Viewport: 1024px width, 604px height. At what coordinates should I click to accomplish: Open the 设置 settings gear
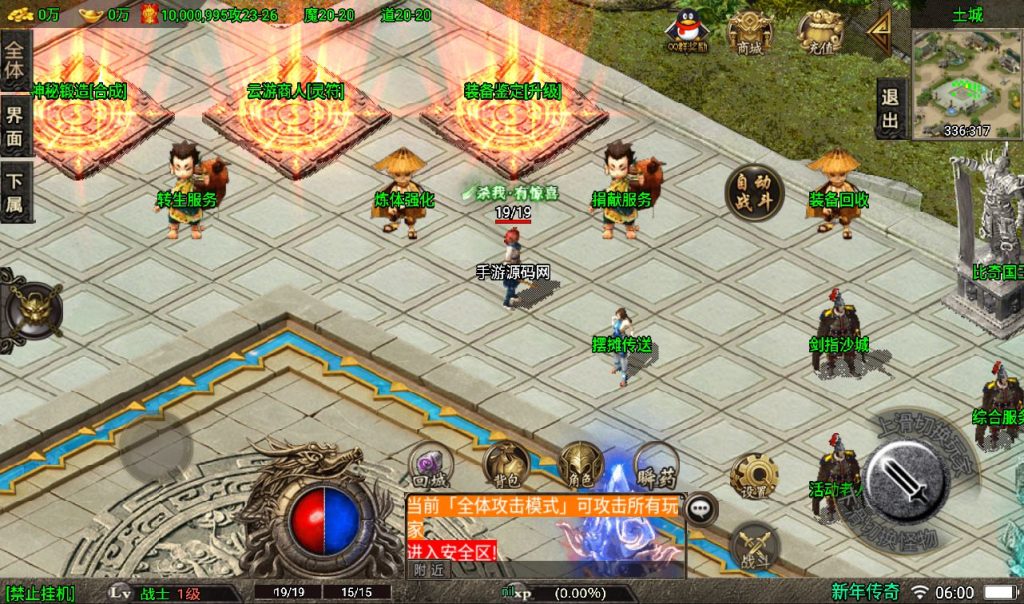coord(755,476)
